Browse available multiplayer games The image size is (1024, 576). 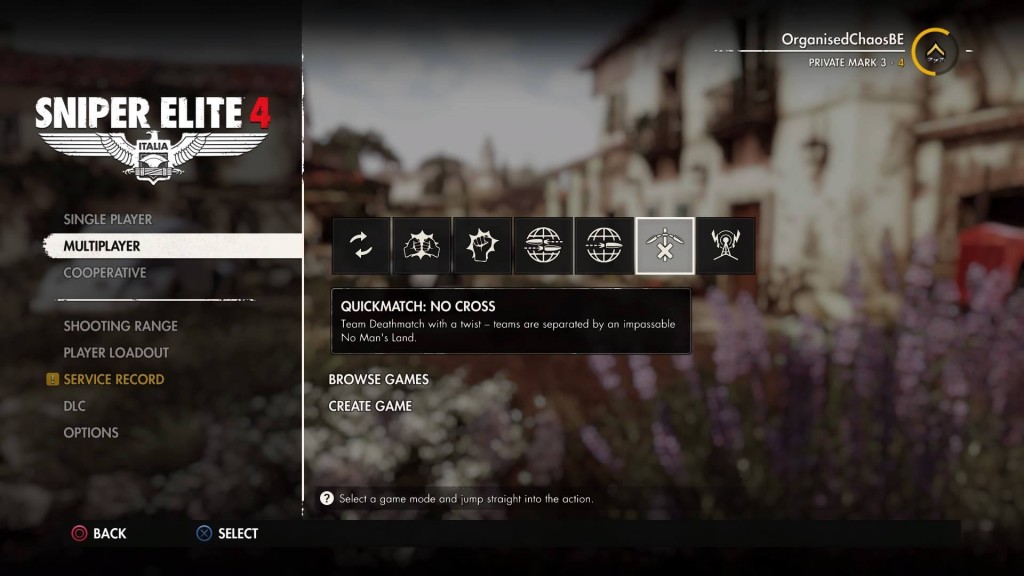click(x=379, y=380)
